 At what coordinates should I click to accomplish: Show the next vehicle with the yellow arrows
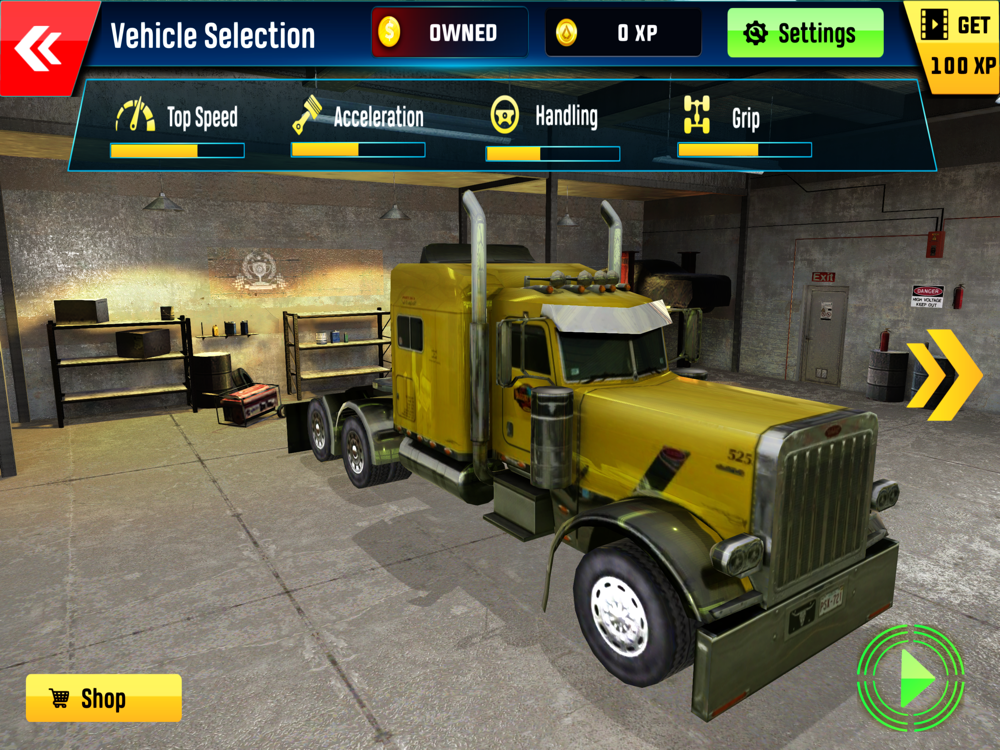point(943,374)
